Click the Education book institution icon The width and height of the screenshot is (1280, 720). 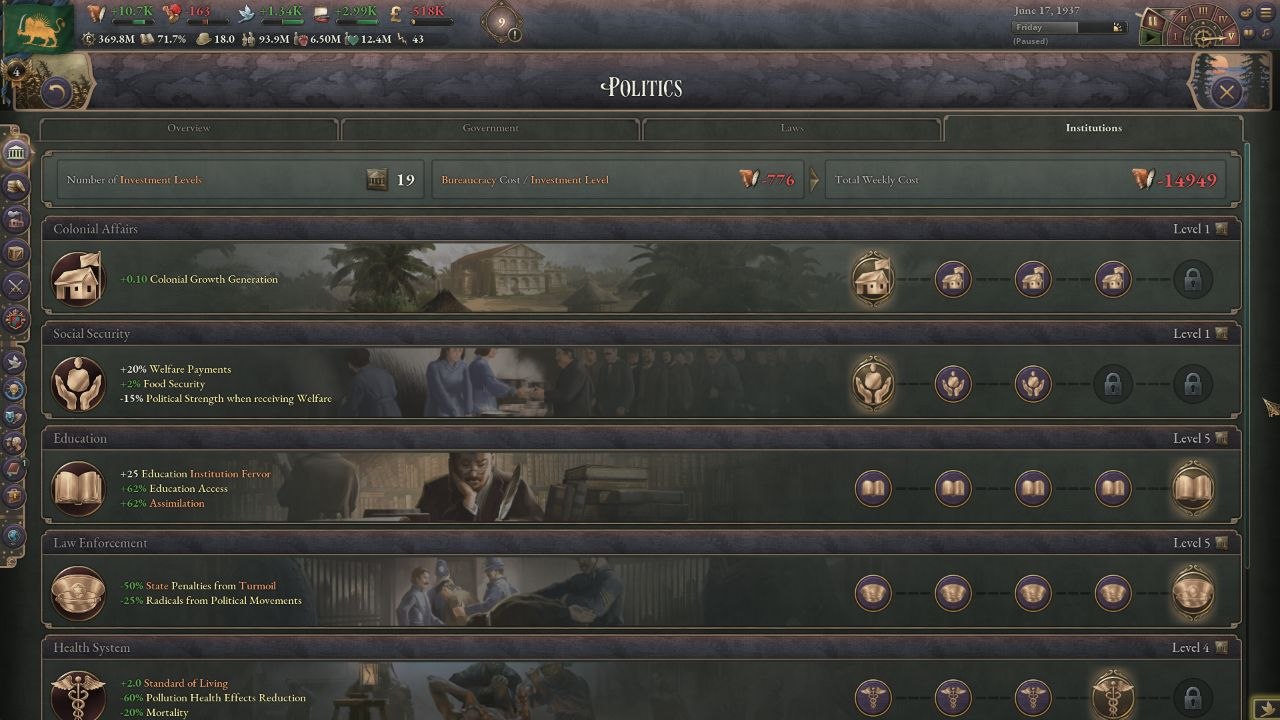(78, 488)
